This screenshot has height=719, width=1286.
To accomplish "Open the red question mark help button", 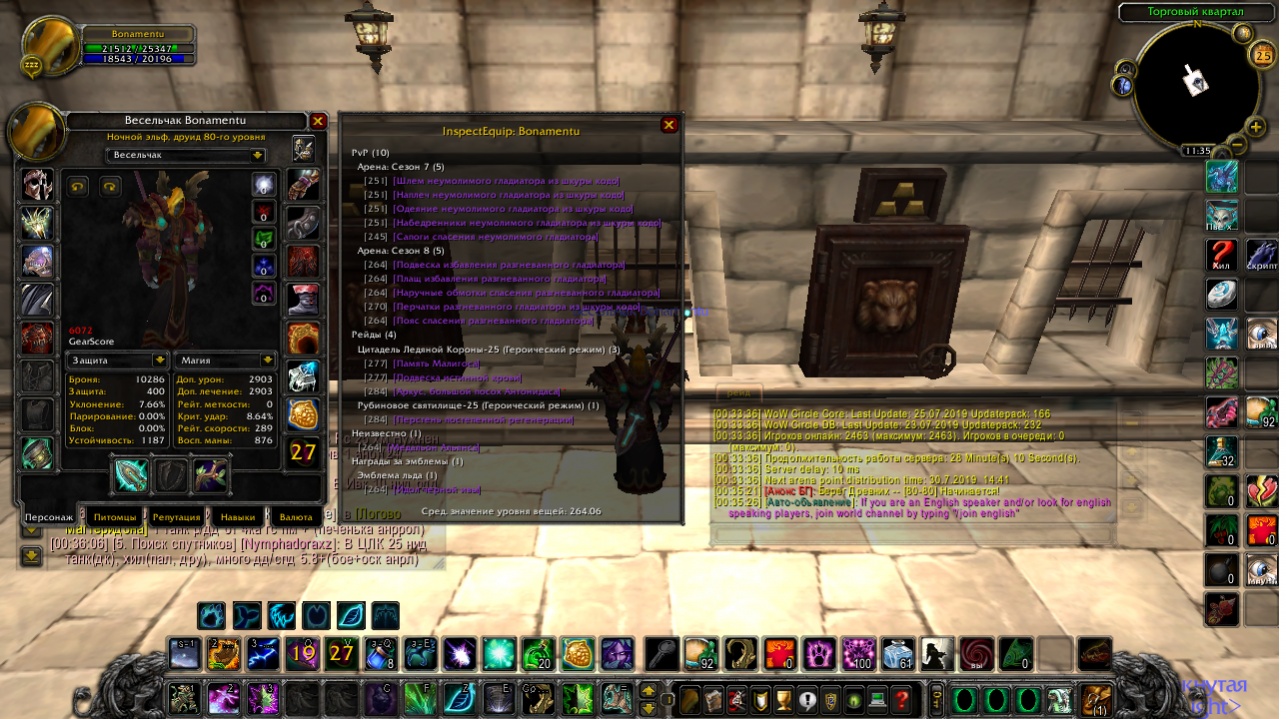I will coord(902,698).
